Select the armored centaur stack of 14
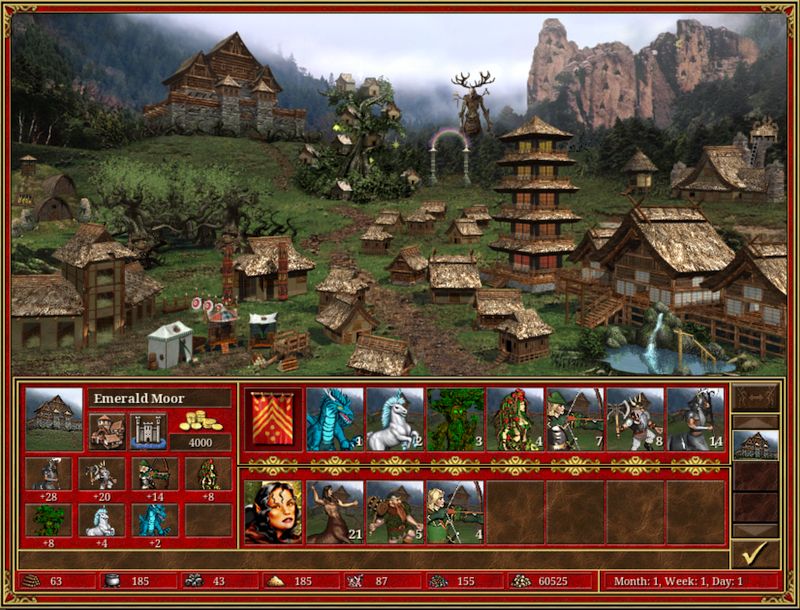The width and height of the screenshot is (800, 610). click(x=695, y=418)
